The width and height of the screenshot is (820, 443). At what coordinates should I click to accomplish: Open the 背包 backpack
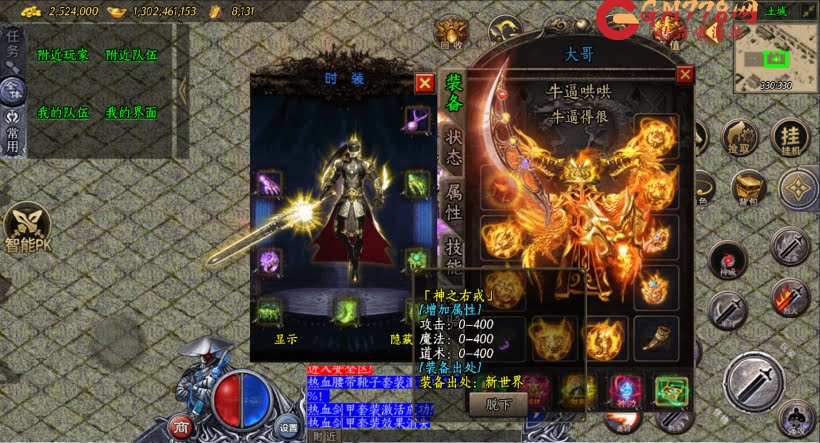tap(747, 187)
